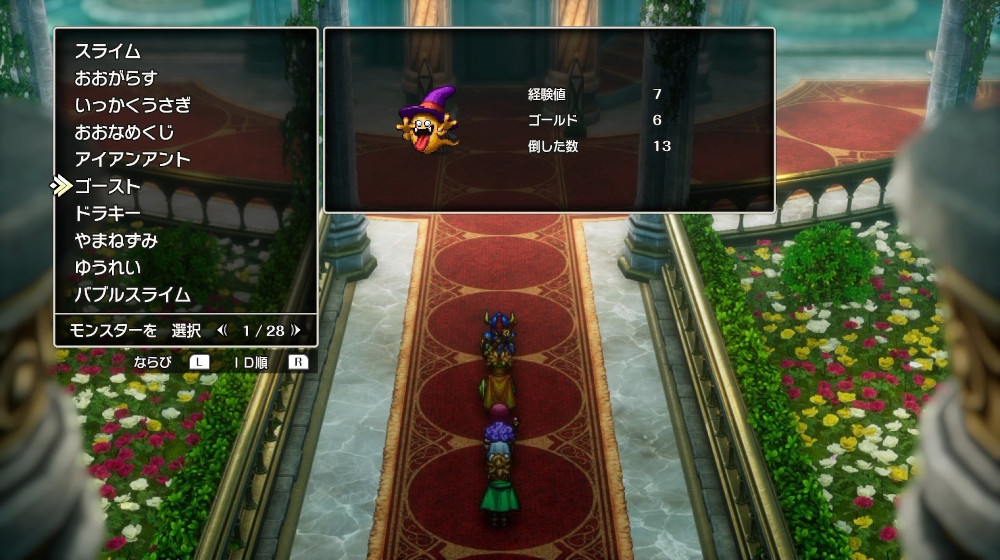Choose the おおがらす entry
The height and width of the screenshot is (560, 1000).
pyautogui.click(x=115, y=78)
